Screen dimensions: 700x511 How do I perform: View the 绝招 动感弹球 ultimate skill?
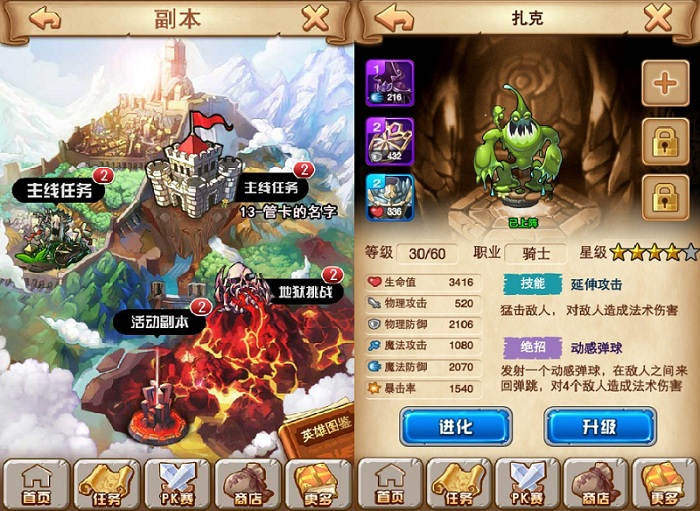click(x=529, y=349)
